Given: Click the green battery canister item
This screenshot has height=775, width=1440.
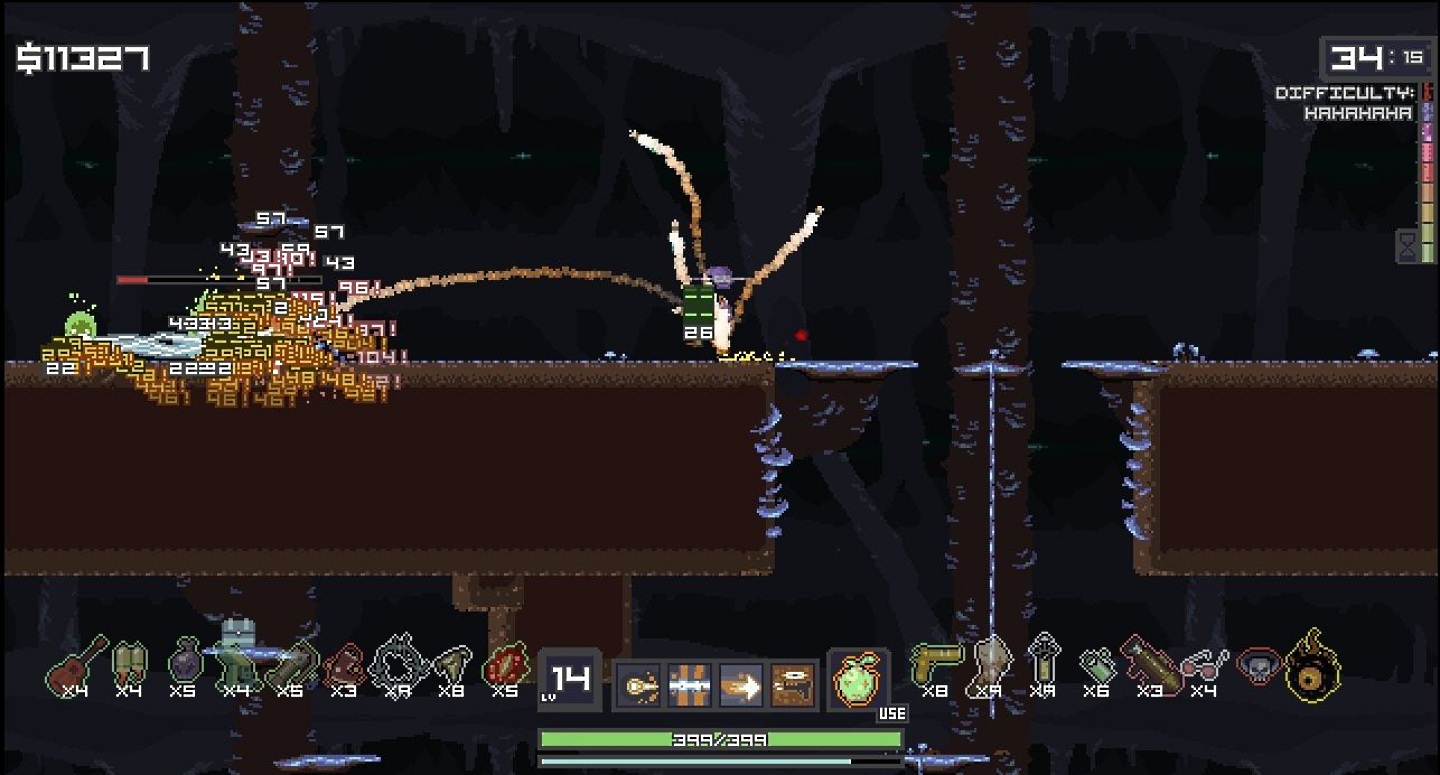Looking at the screenshot, I should 1097,665.
